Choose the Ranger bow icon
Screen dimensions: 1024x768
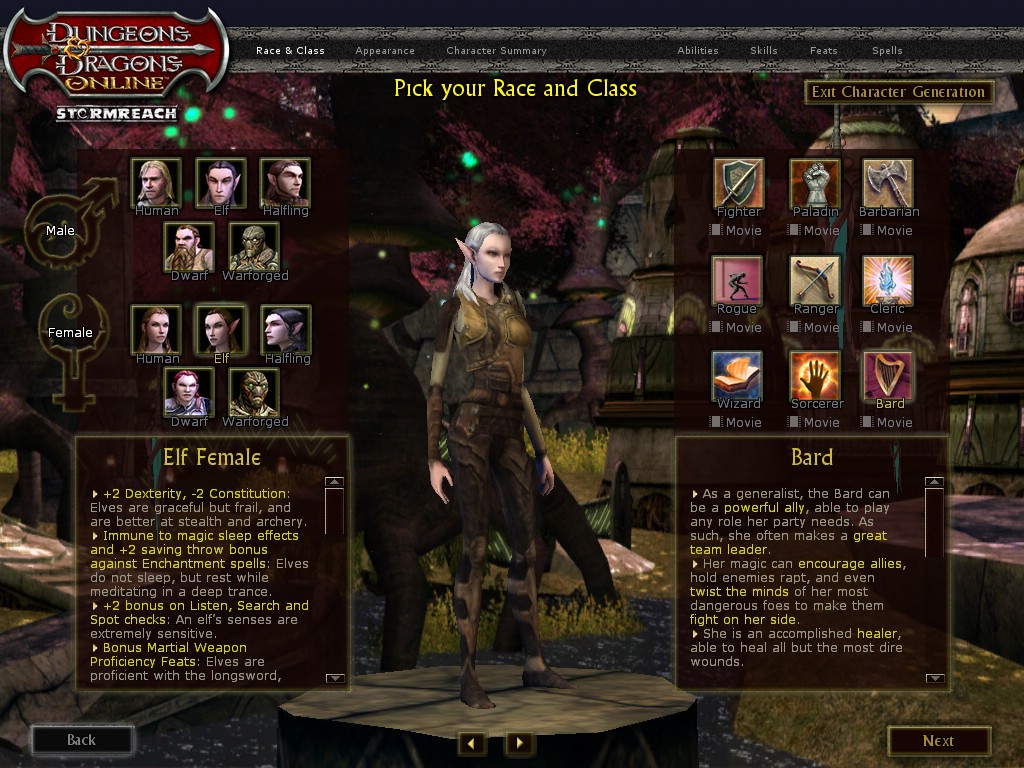tap(814, 281)
